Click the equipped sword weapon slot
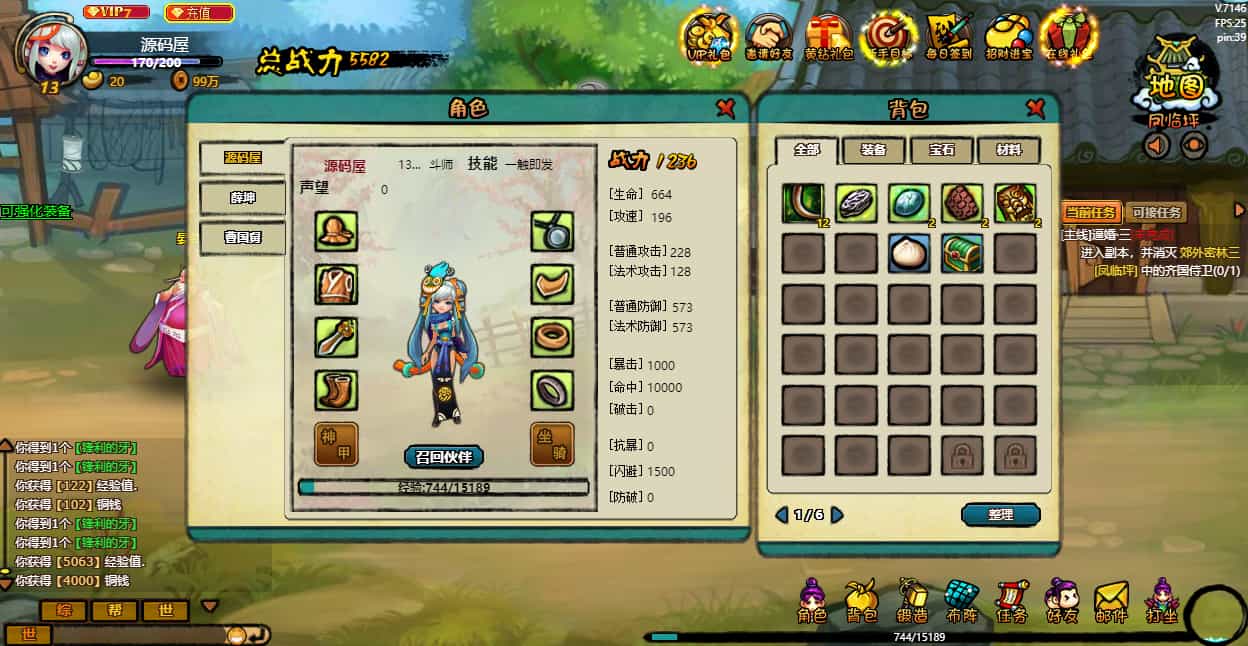The image size is (1248, 646). pyautogui.click(x=336, y=337)
